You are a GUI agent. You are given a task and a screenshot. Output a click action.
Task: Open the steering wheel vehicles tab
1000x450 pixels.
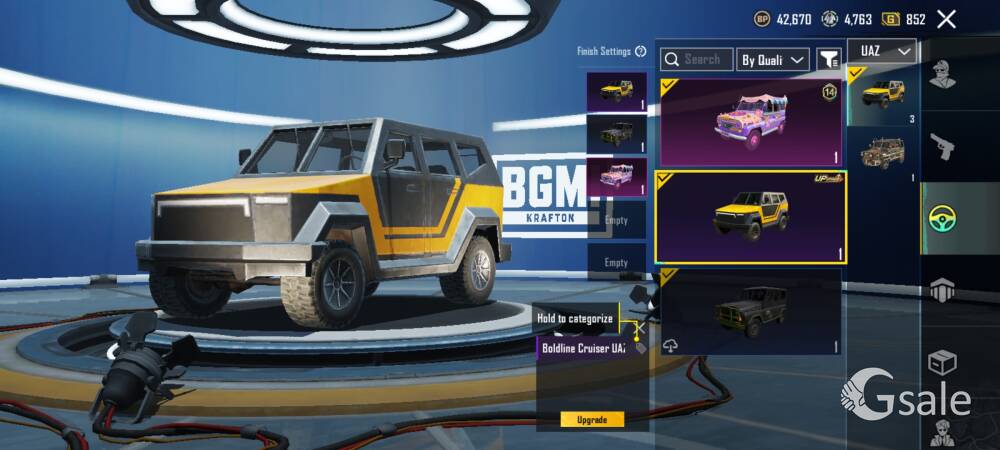941,218
